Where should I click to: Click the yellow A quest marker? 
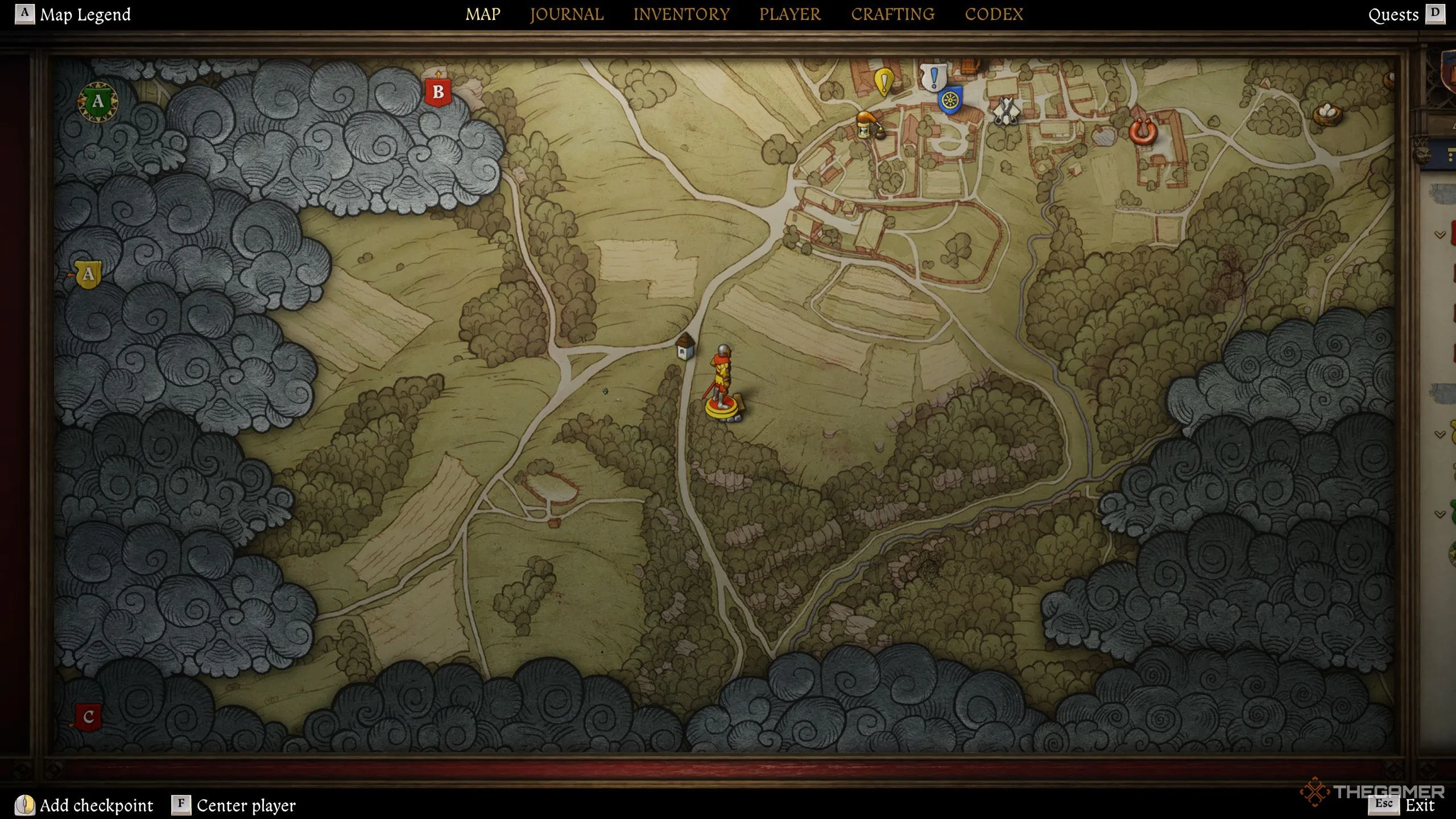tap(88, 275)
